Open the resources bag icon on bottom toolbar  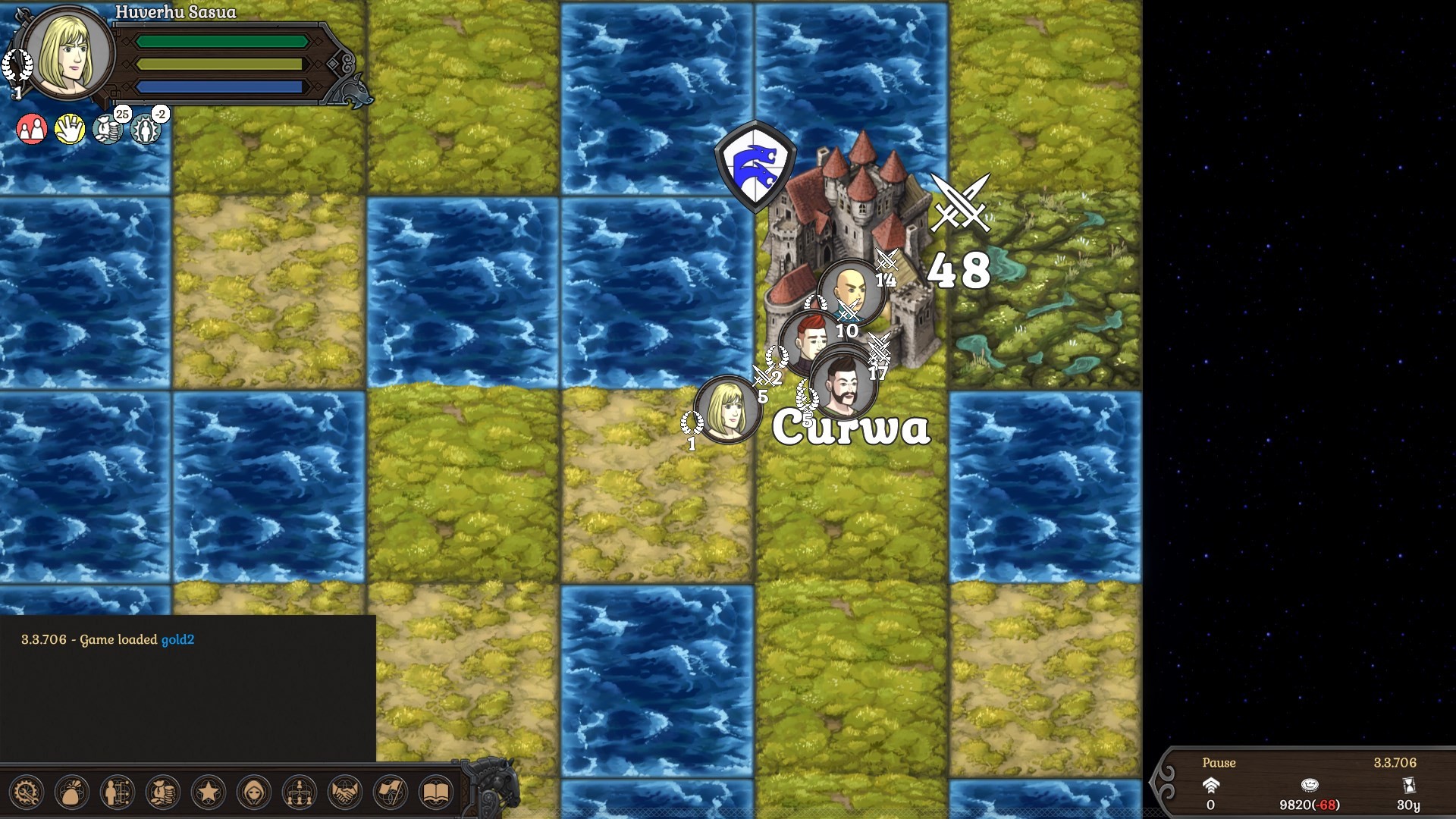[74, 792]
